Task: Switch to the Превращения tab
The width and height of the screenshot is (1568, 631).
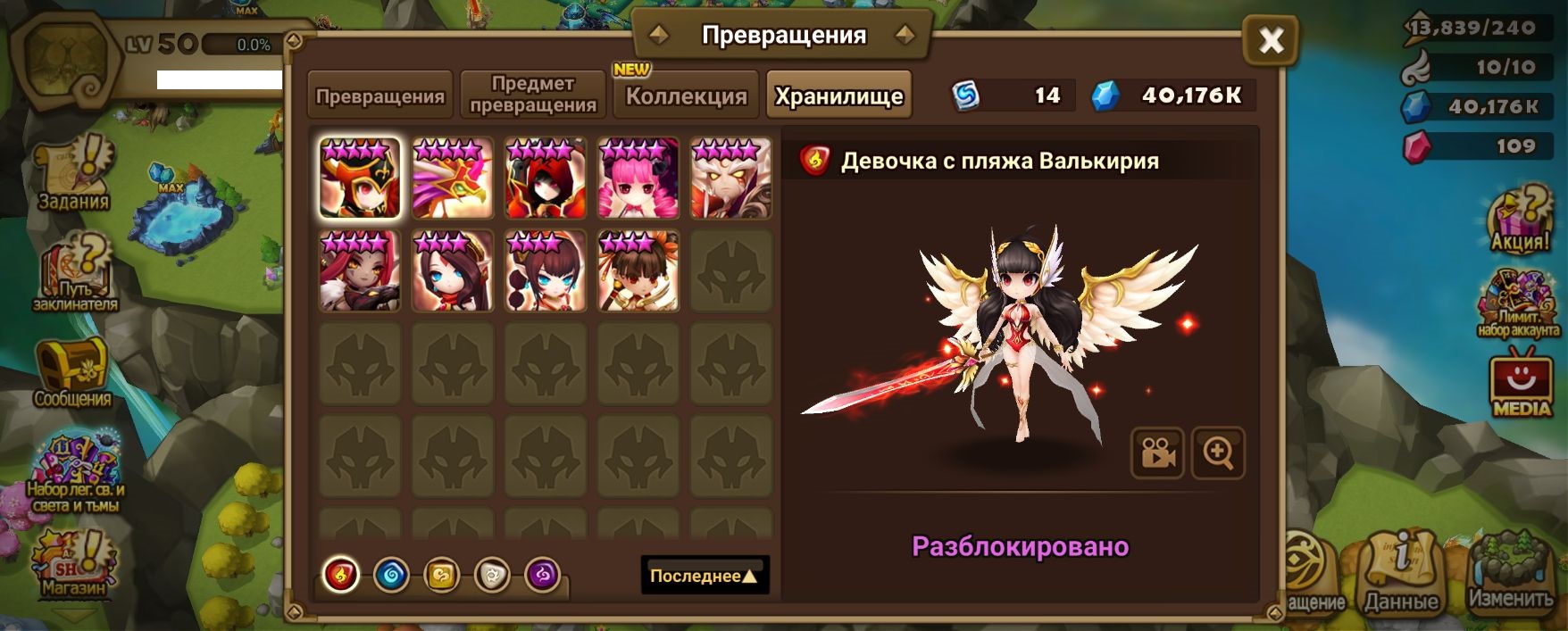Action: tap(380, 95)
